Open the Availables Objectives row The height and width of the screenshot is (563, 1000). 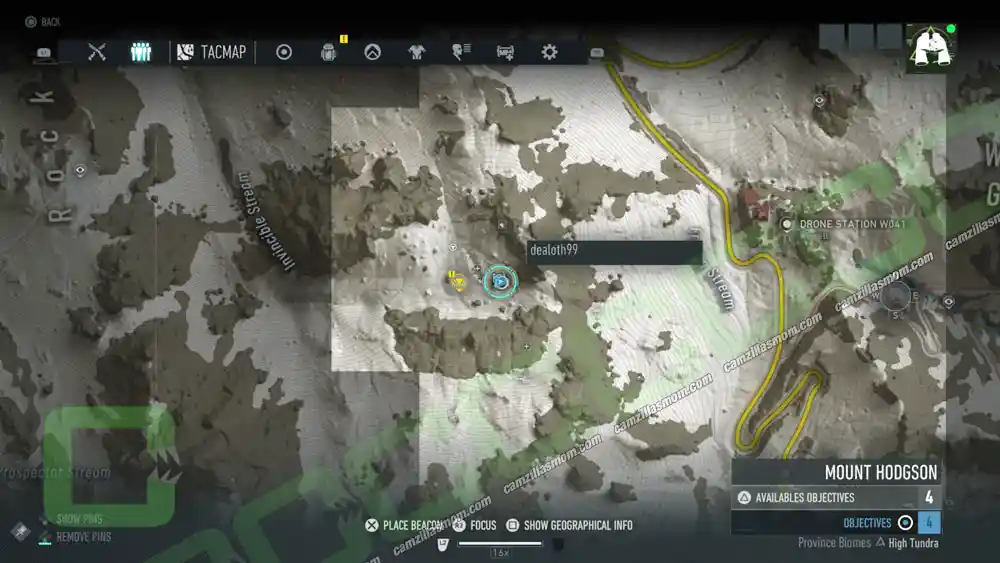click(x=836, y=497)
